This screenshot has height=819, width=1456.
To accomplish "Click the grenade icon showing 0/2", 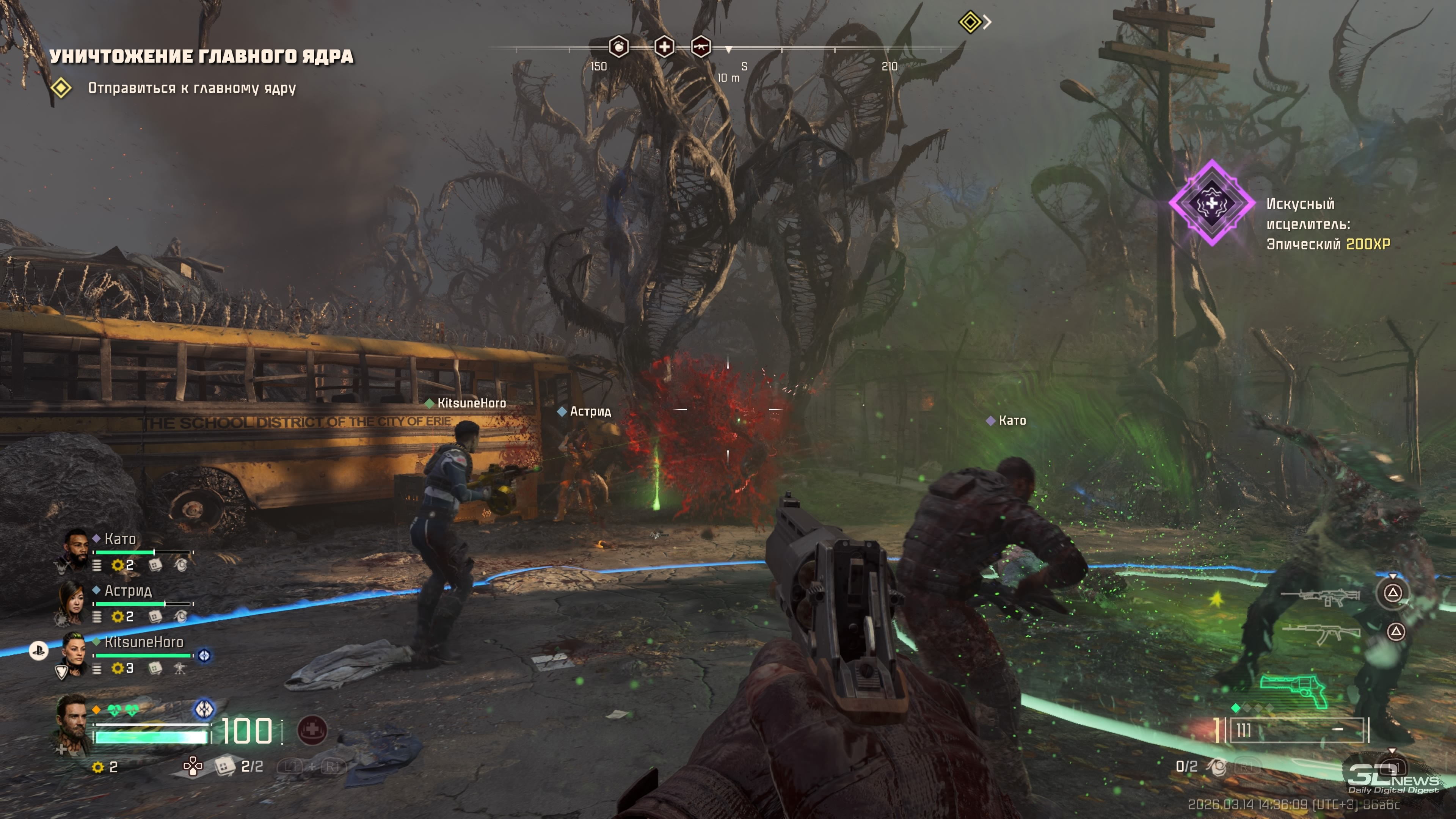I will coord(1218,766).
